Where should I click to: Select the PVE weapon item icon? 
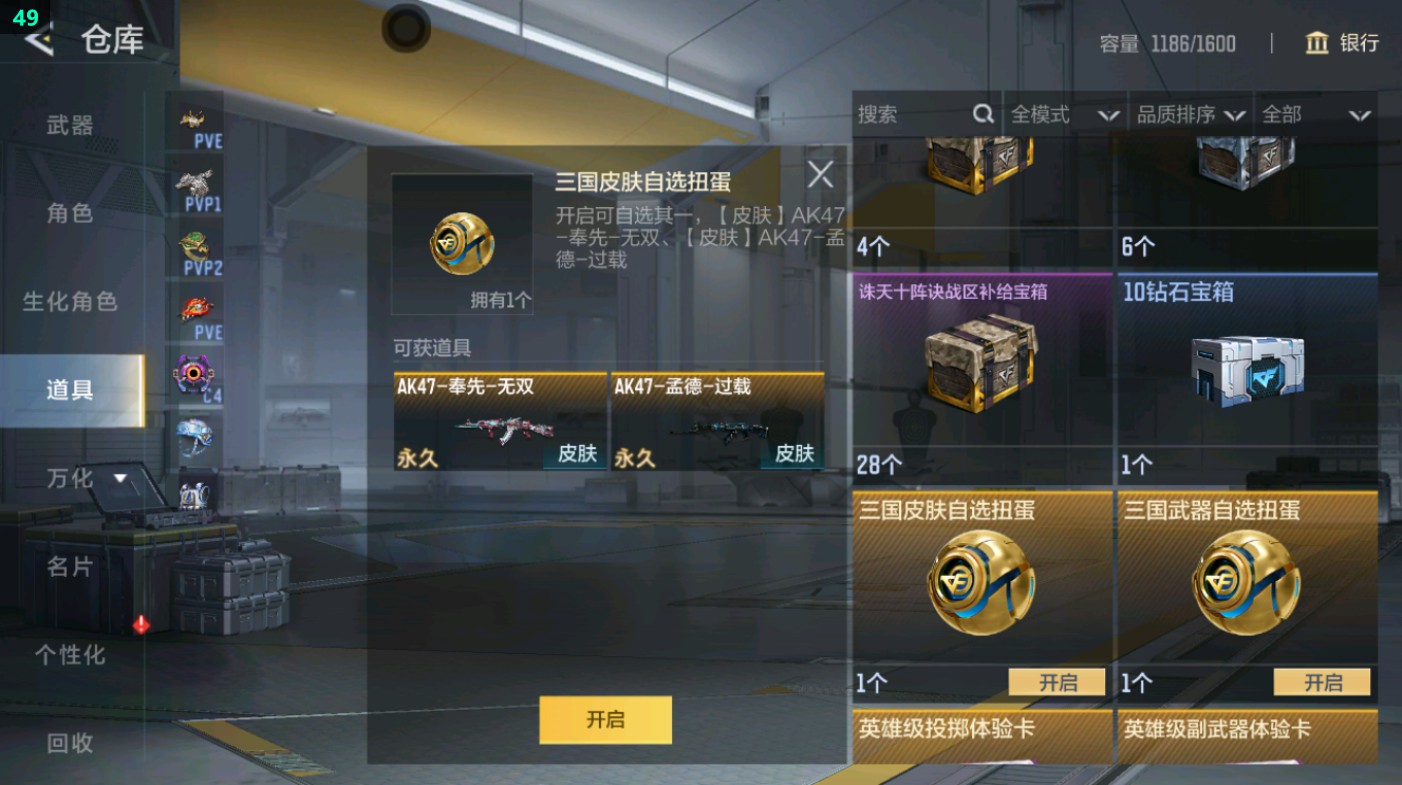click(195, 117)
